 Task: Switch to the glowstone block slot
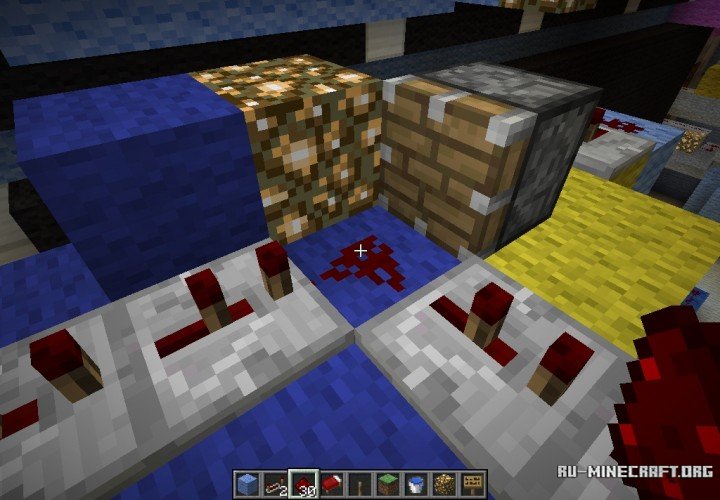point(443,483)
